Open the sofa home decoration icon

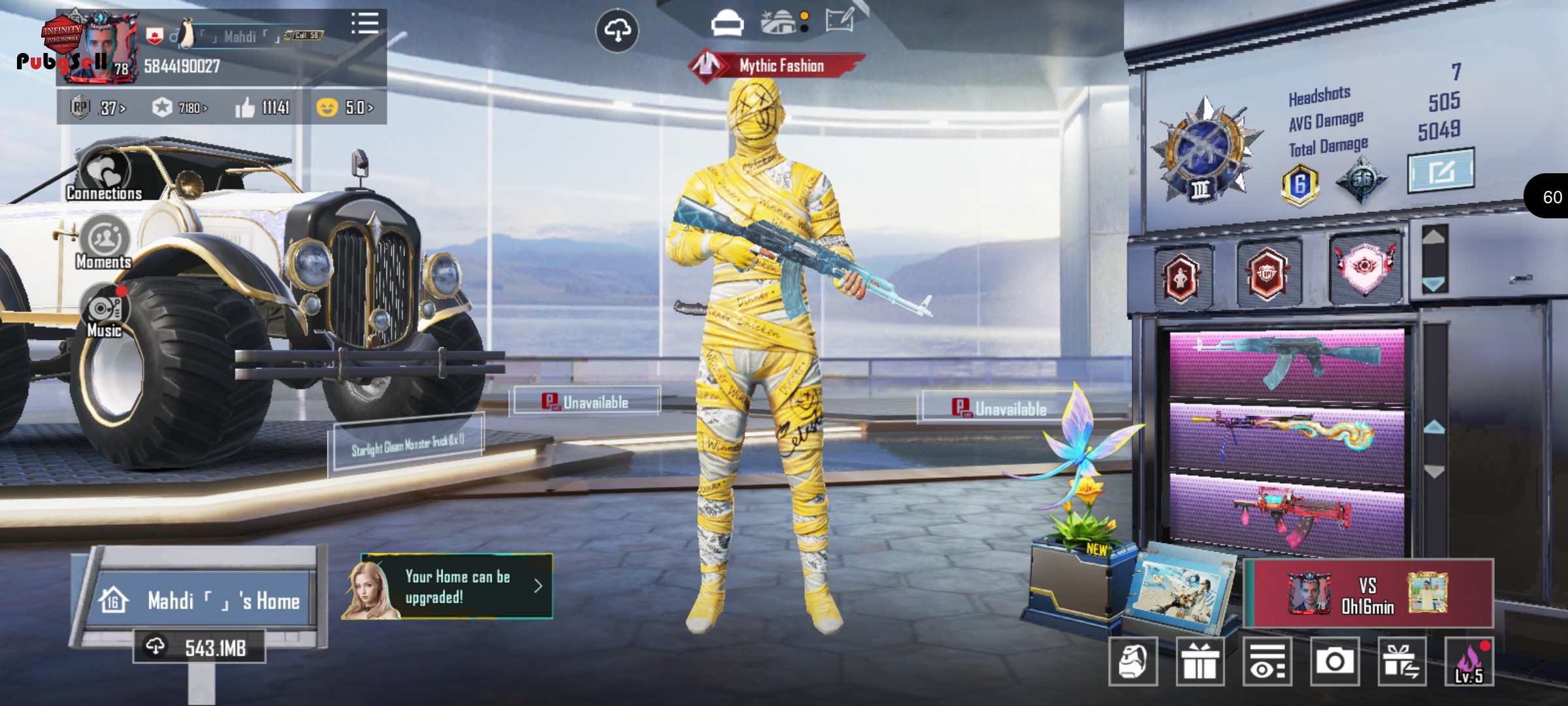click(x=727, y=24)
